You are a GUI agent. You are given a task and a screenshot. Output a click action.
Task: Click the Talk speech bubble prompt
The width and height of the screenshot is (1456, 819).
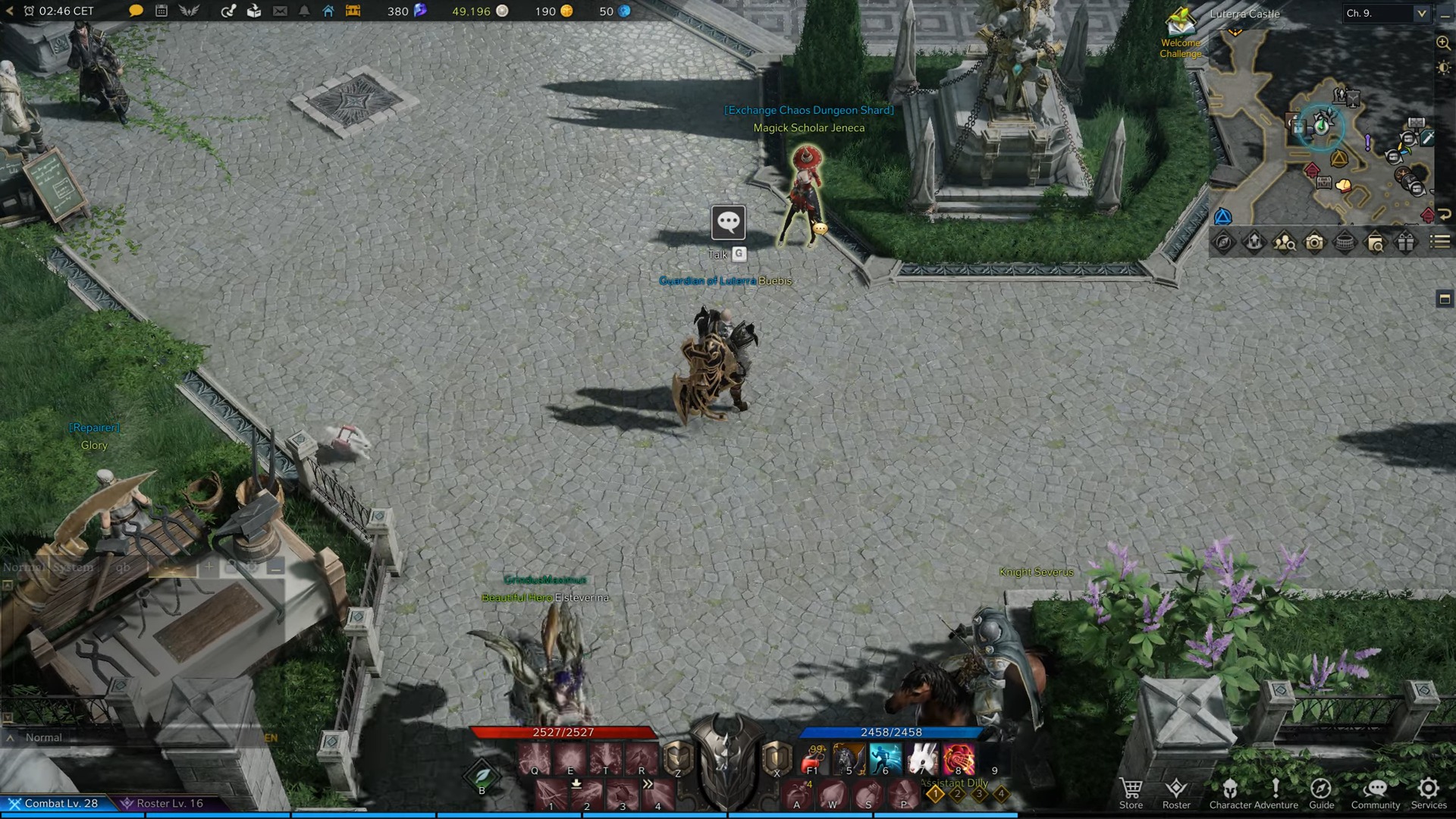pyautogui.click(x=728, y=222)
